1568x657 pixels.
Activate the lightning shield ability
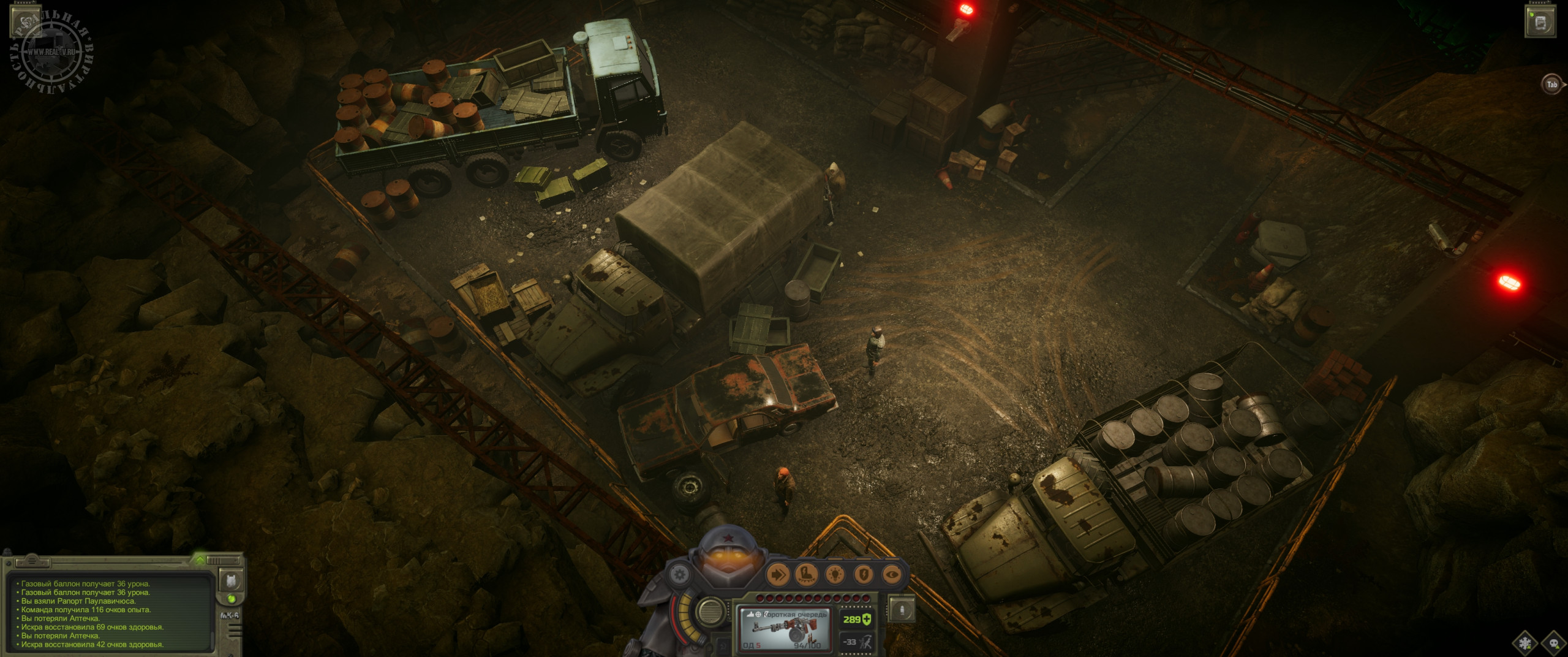[x=864, y=575]
